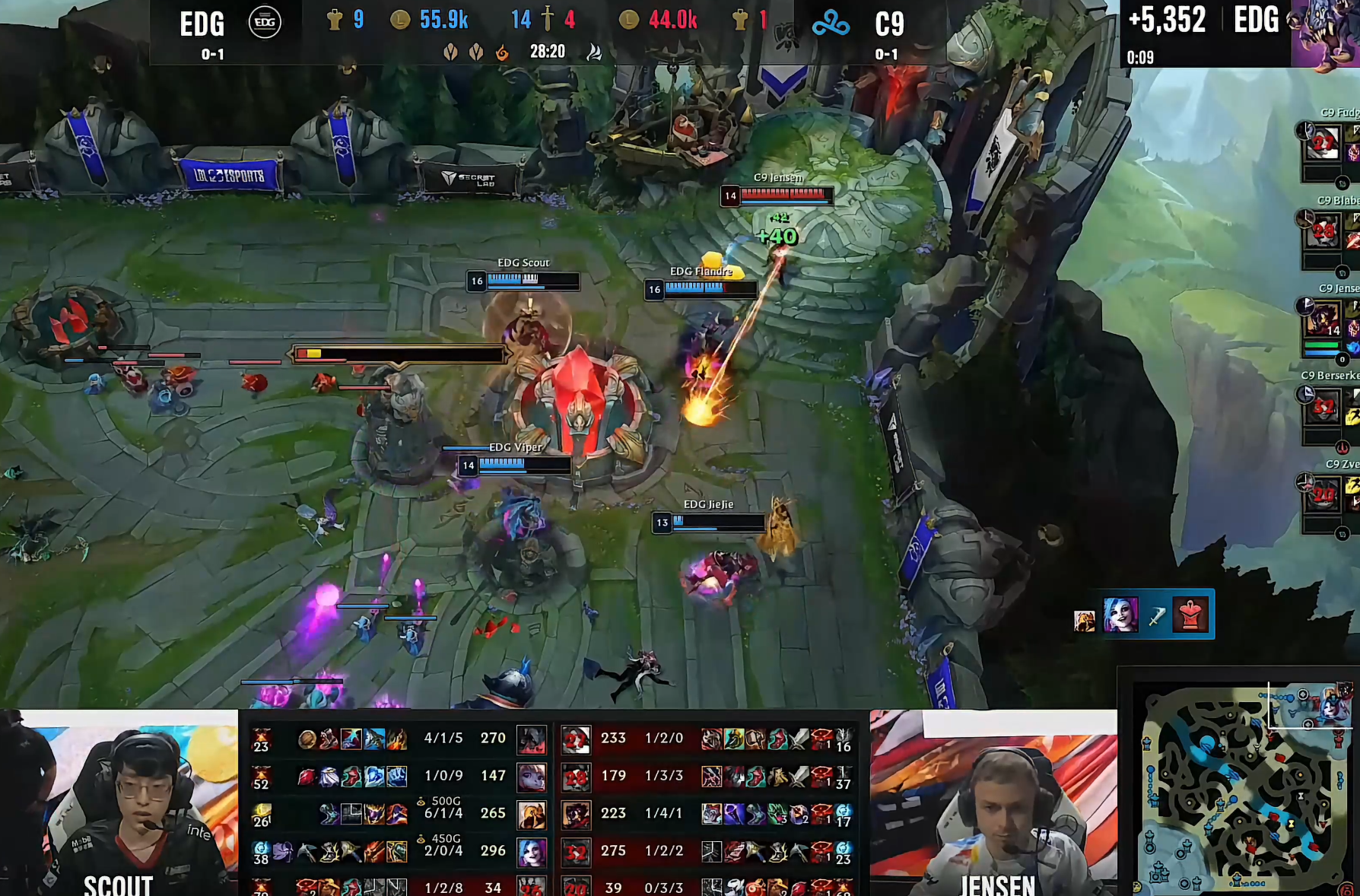This screenshot has height=896, width=1360.
Task: Select Scout's player camera feed
Action: click(119, 802)
